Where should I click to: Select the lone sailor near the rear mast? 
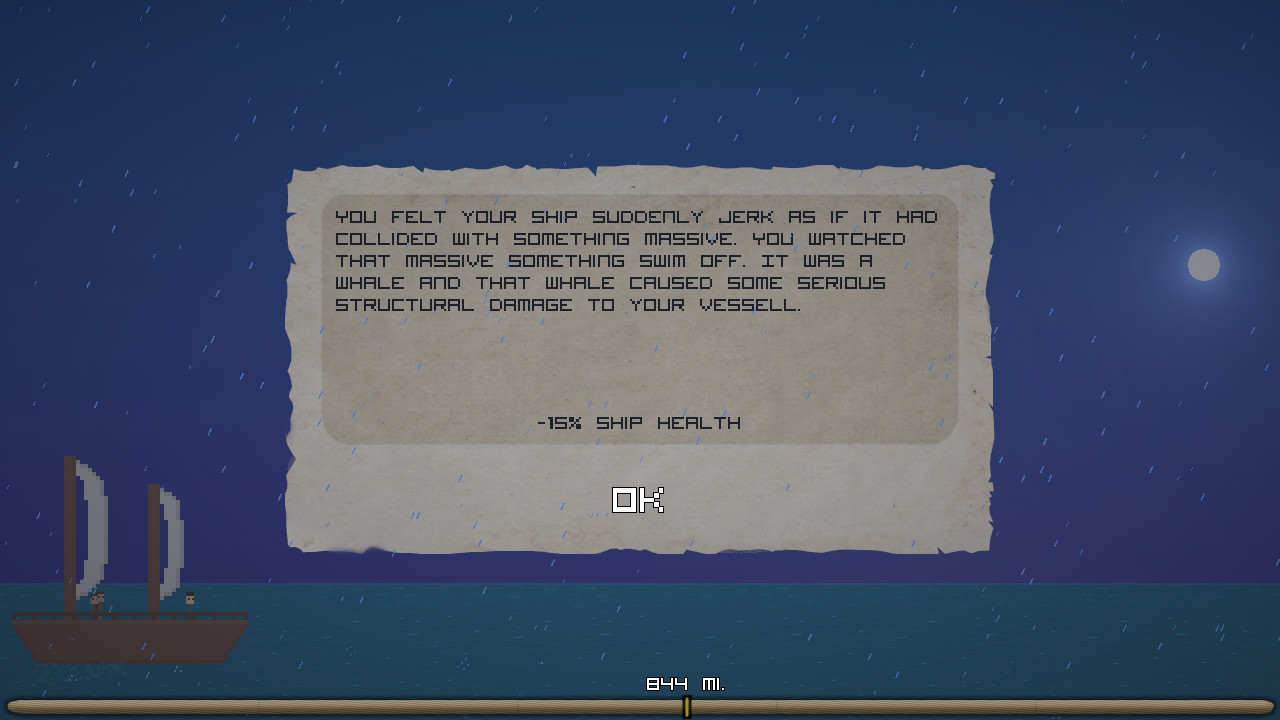[x=189, y=602]
